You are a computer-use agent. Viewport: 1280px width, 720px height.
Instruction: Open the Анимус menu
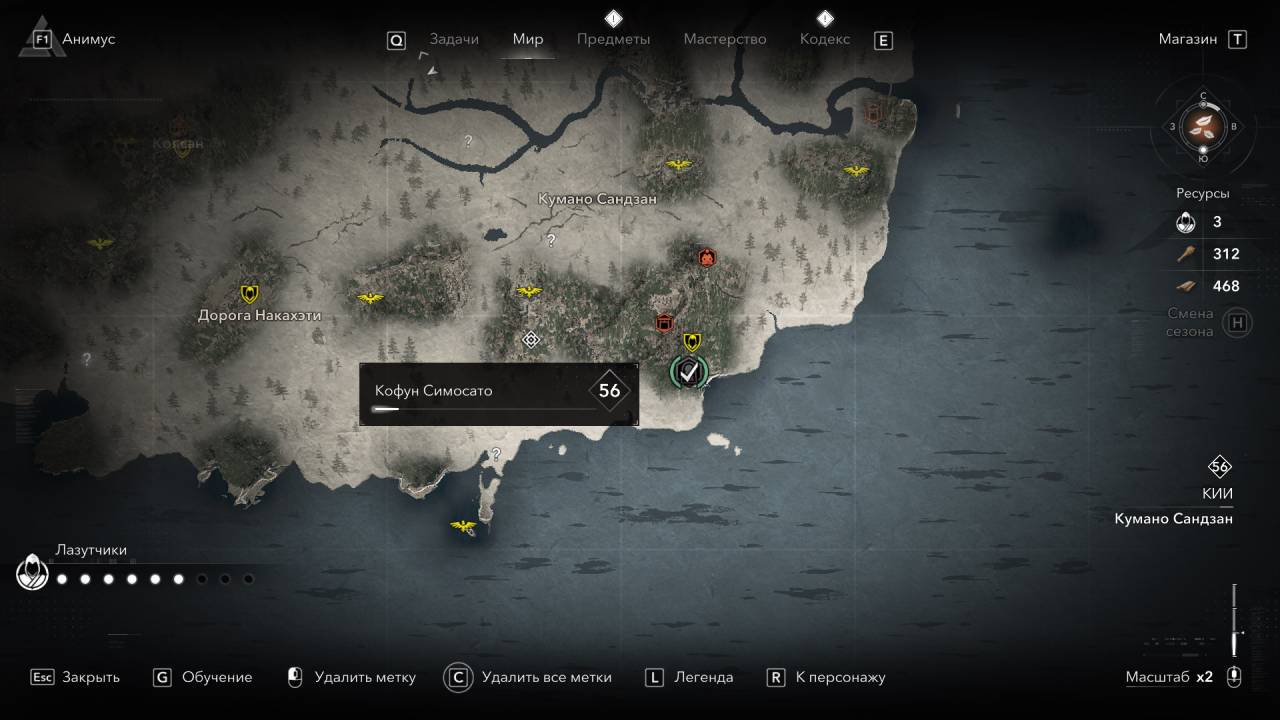point(88,39)
